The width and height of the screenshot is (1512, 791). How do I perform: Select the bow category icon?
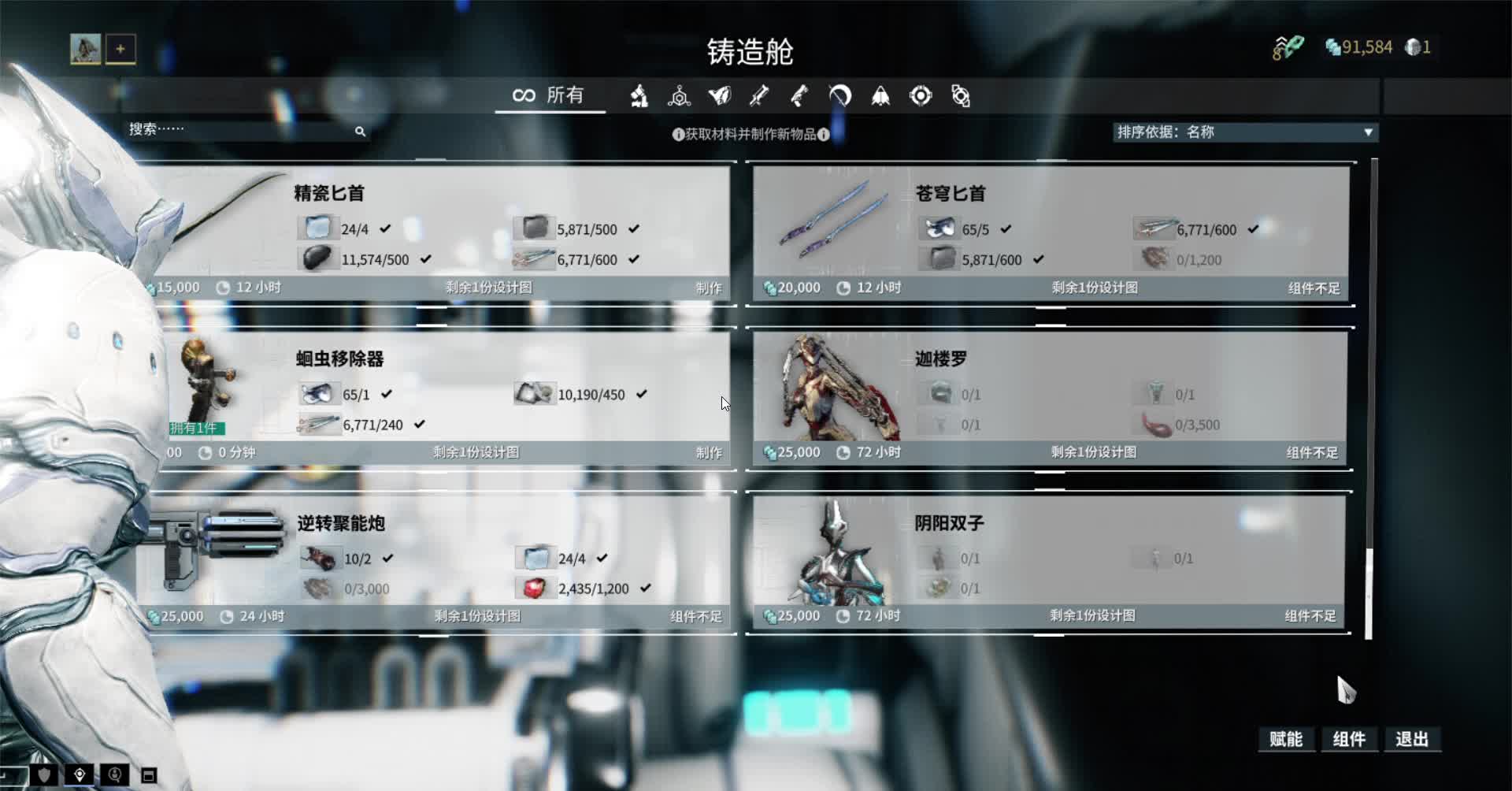(839, 95)
